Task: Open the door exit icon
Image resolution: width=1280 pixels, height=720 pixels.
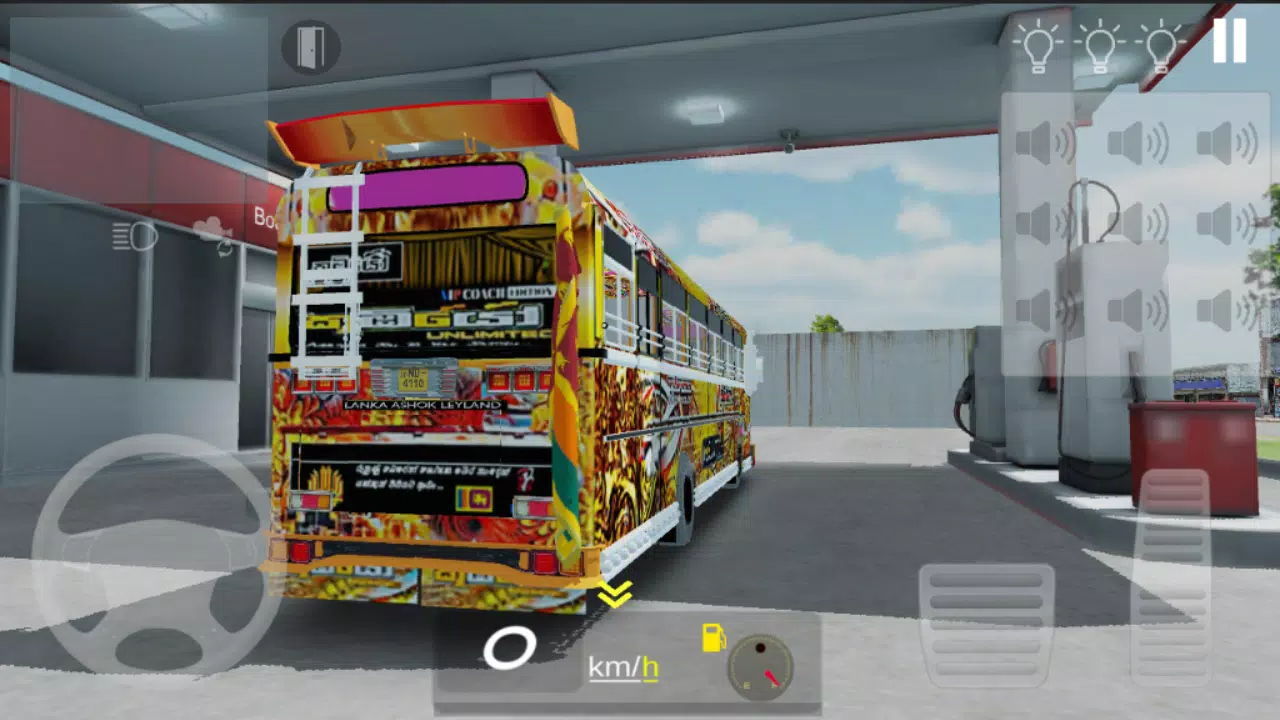Action: [312, 48]
